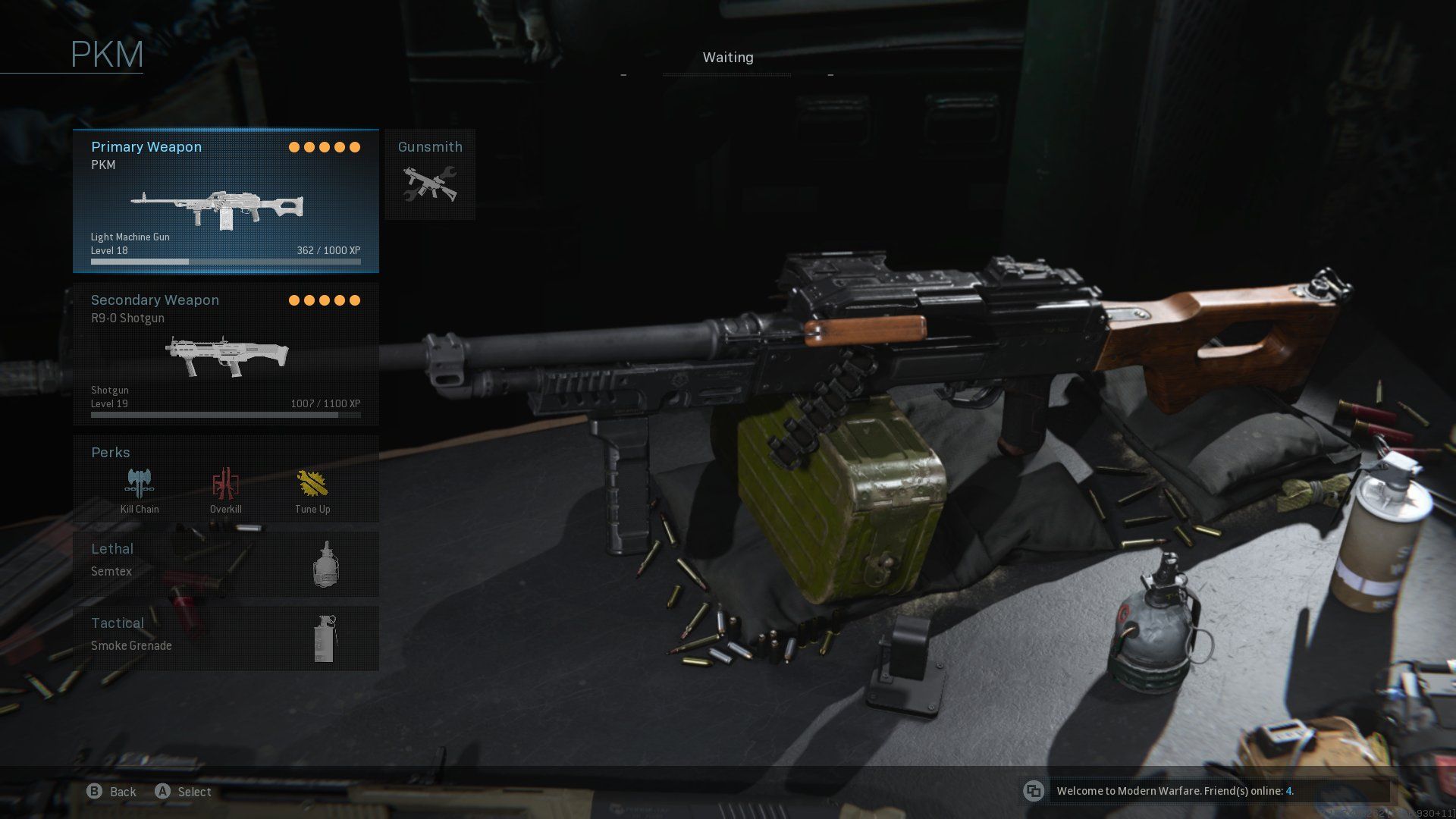Click the first rating dot on Secondary Weapon
The image size is (1456, 819).
293,300
